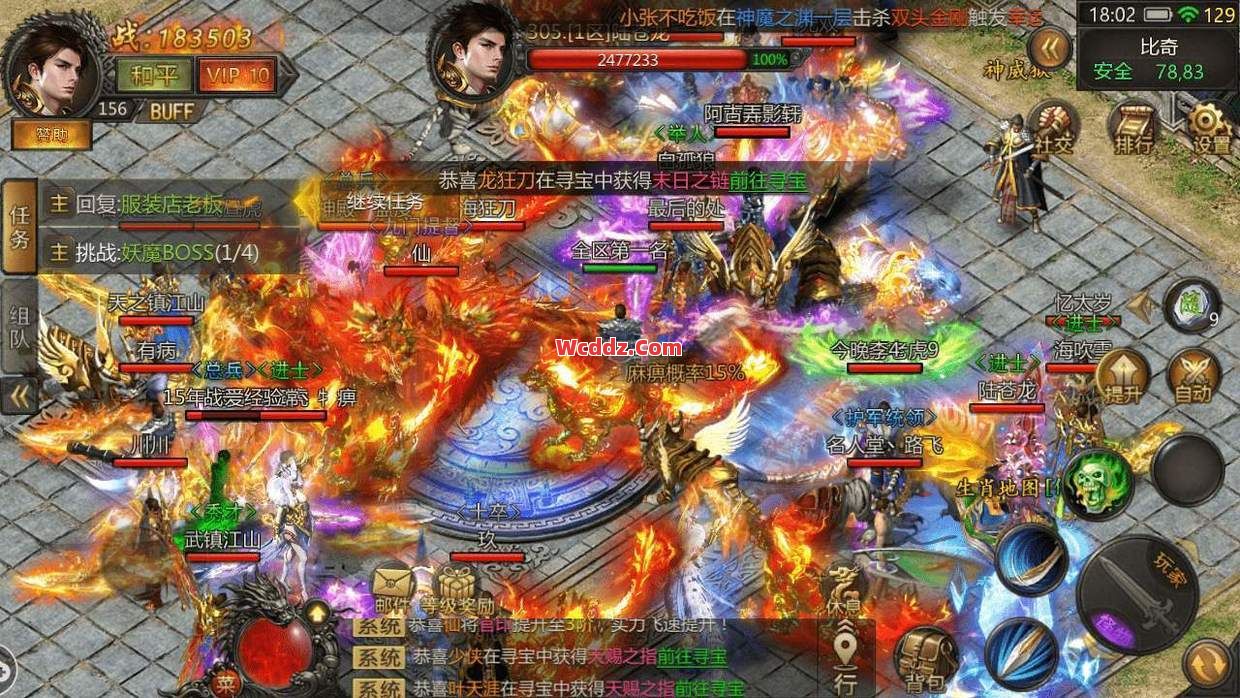Screen dimensions: 1240x698
Task: Collapse the quest panel with double-arrow button
Action: (19, 397)
